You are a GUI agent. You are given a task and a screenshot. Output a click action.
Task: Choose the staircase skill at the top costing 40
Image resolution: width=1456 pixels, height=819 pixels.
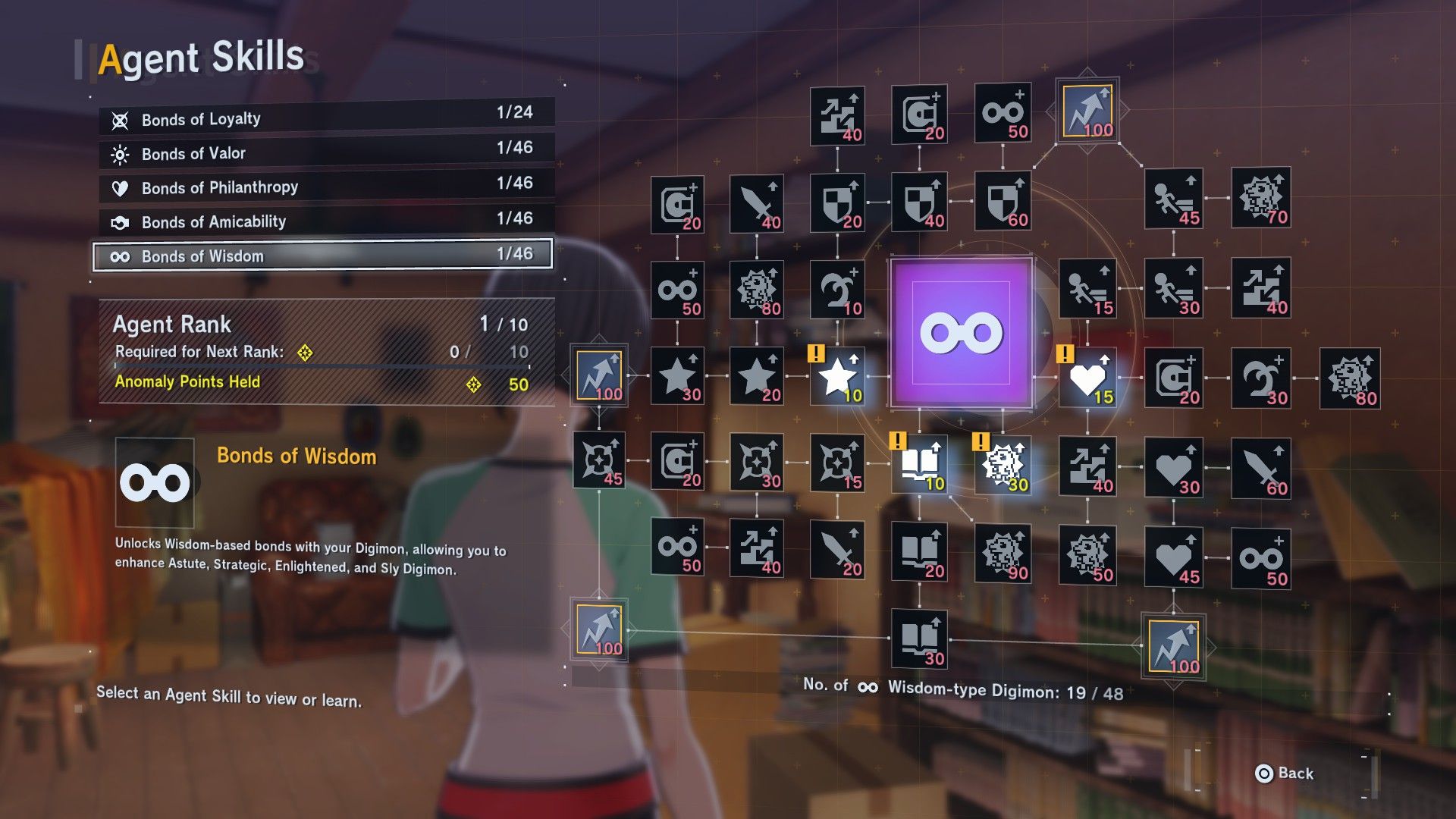click(837, 116)
